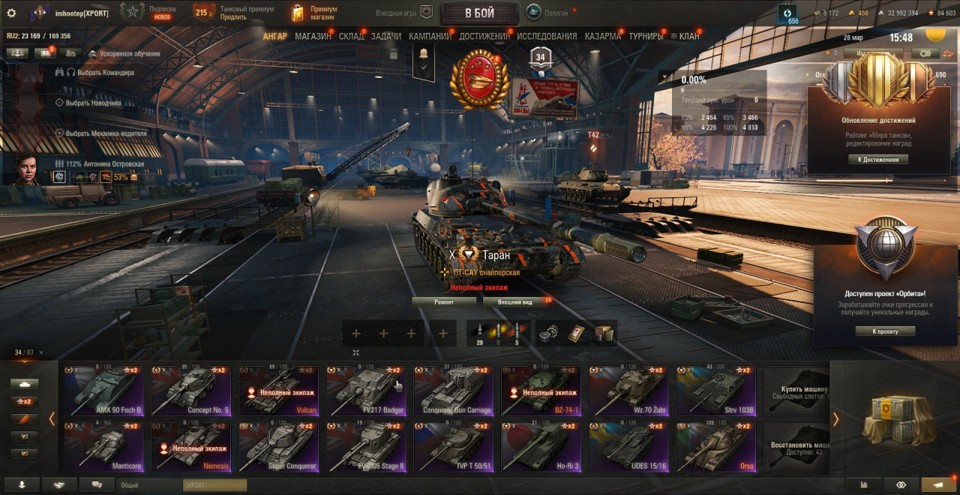The image size is (960, 495).
Task: Switch to the Склад depot tab
Action: click(x=351, y=36)
